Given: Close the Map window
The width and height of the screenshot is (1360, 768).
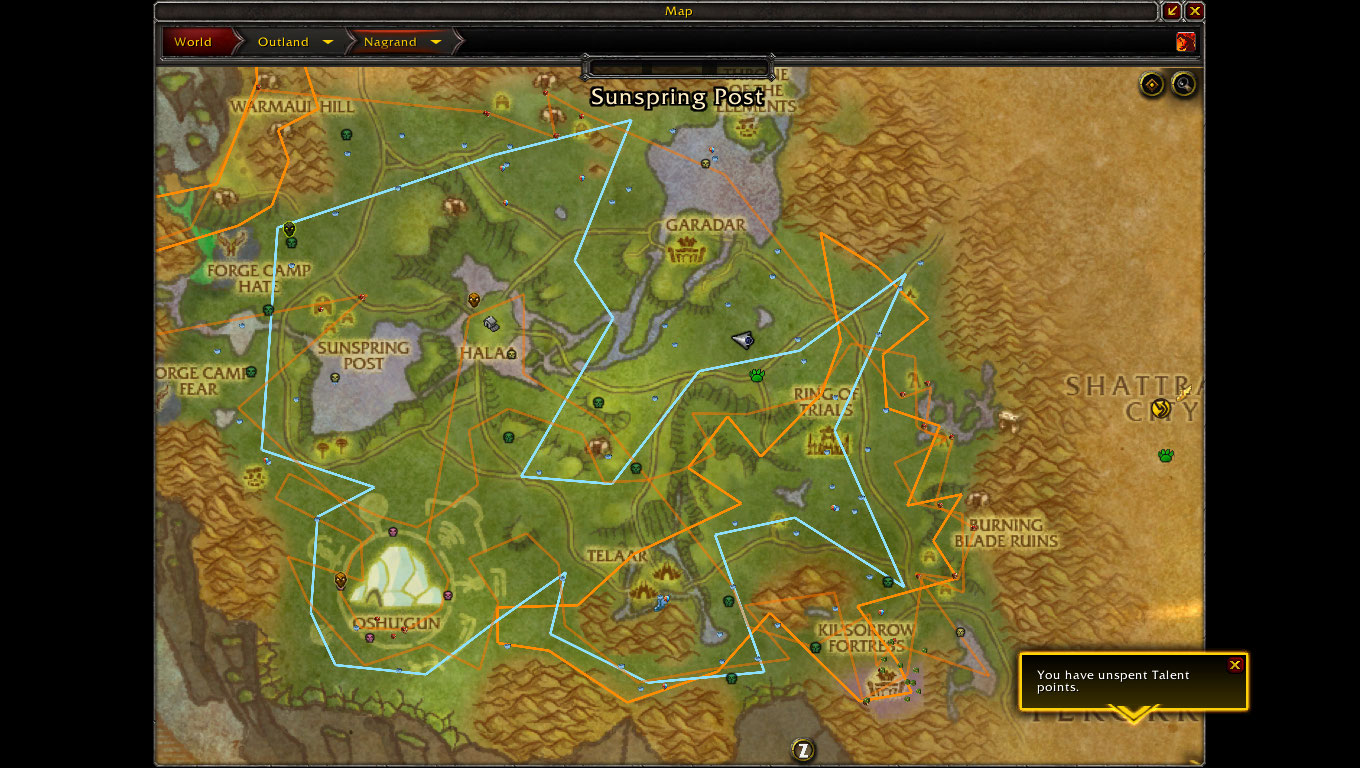Looking at the screenshot, I should (x=1195, y=11).
